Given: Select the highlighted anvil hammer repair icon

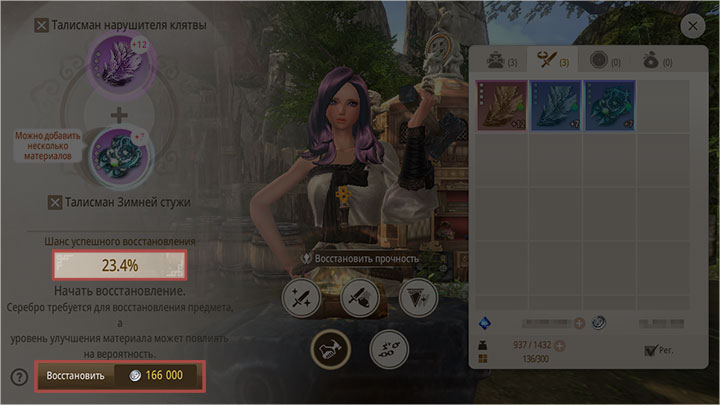Looking at the screenshot, I should point(329,347).
